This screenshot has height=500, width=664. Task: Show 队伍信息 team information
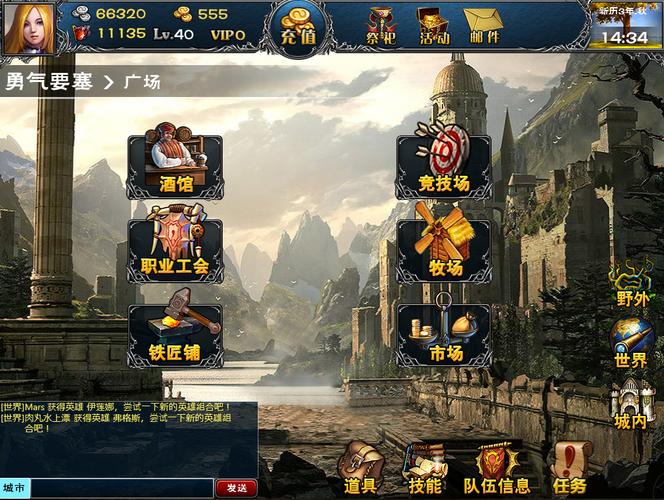(497, 469)
